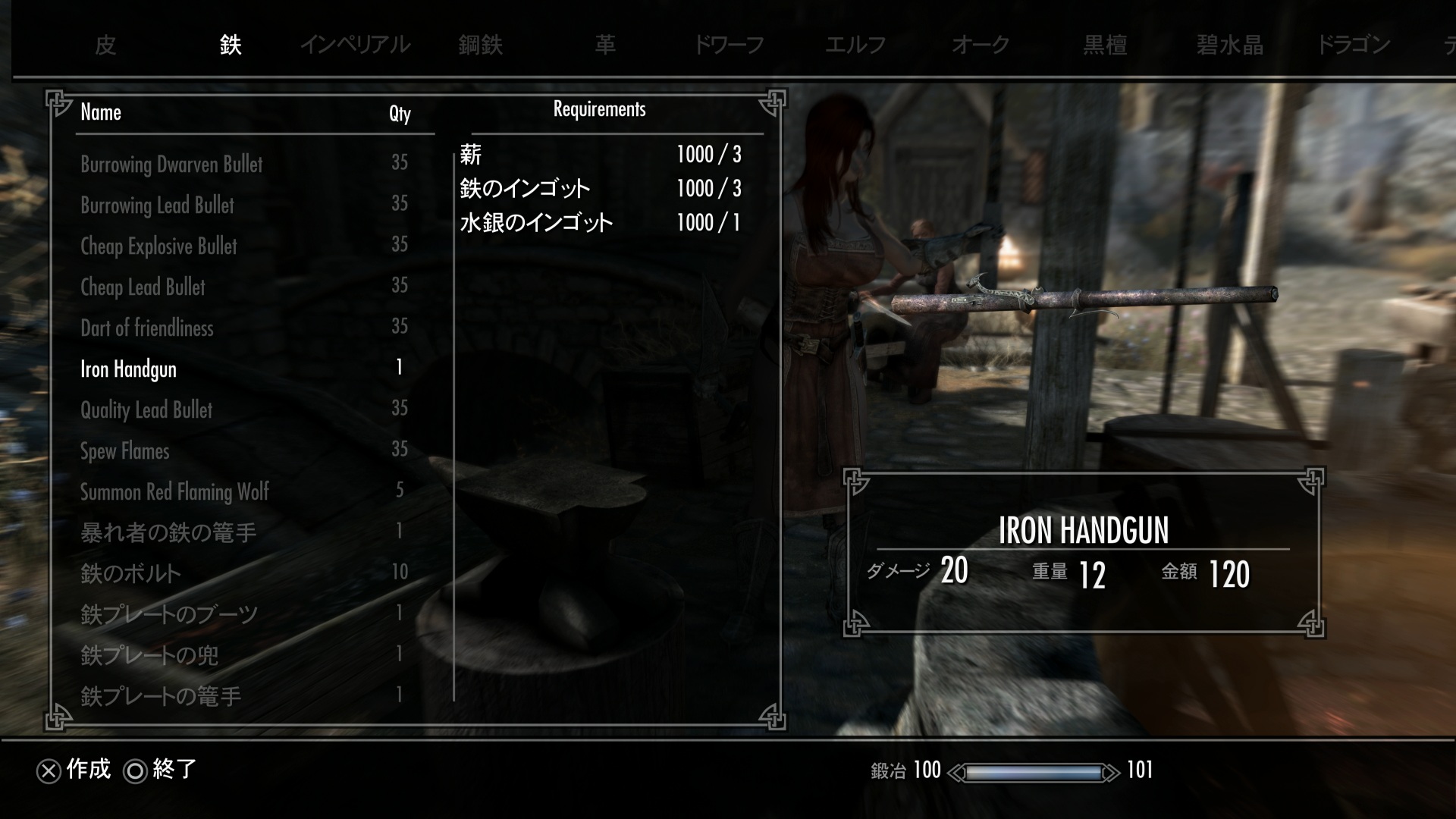Open the インペリアル category tab
1456x819 pixels.
[355, 45]
